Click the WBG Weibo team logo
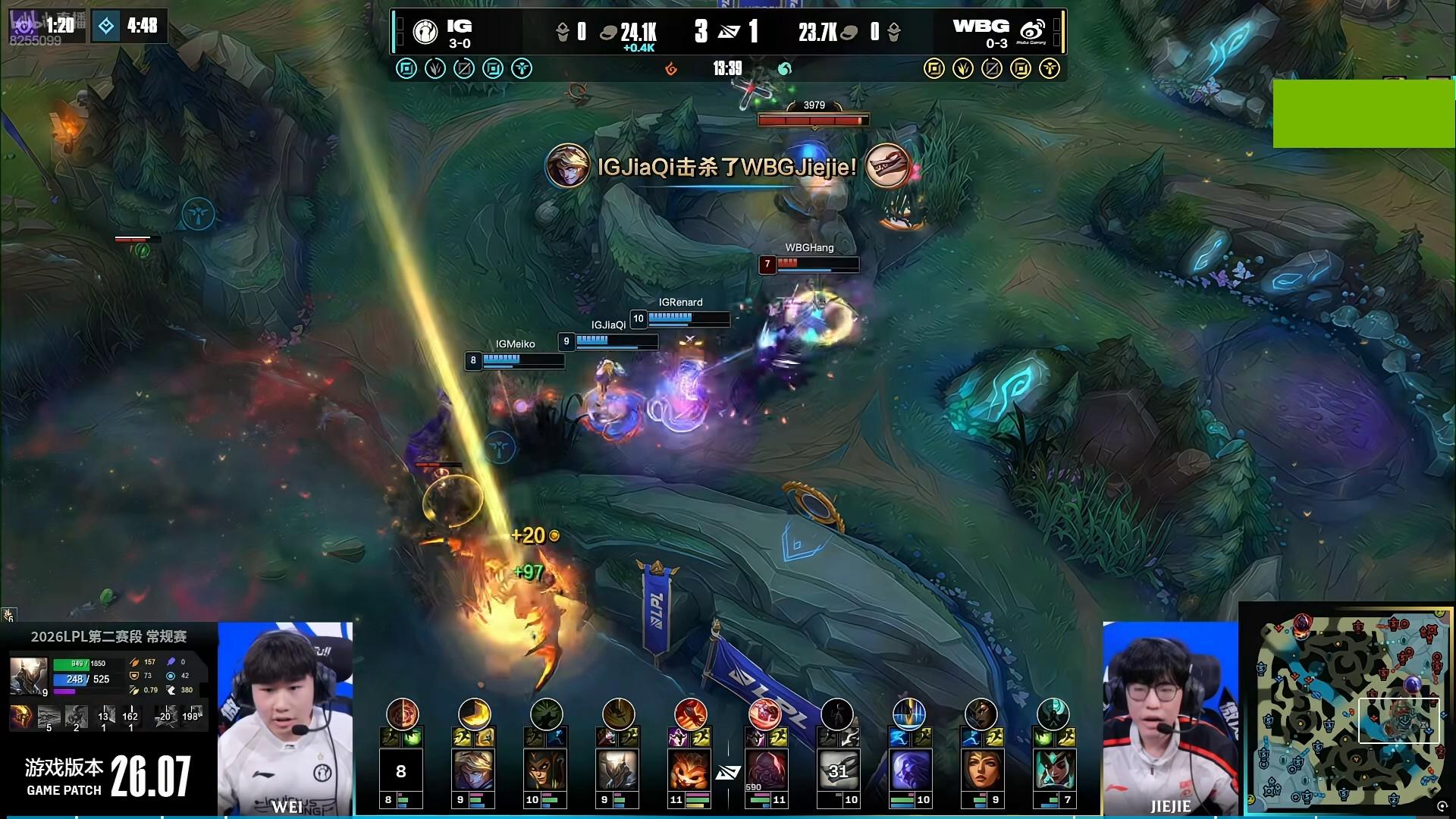1456x819 pixels. pyautogui.click(x=1032, y=31)
